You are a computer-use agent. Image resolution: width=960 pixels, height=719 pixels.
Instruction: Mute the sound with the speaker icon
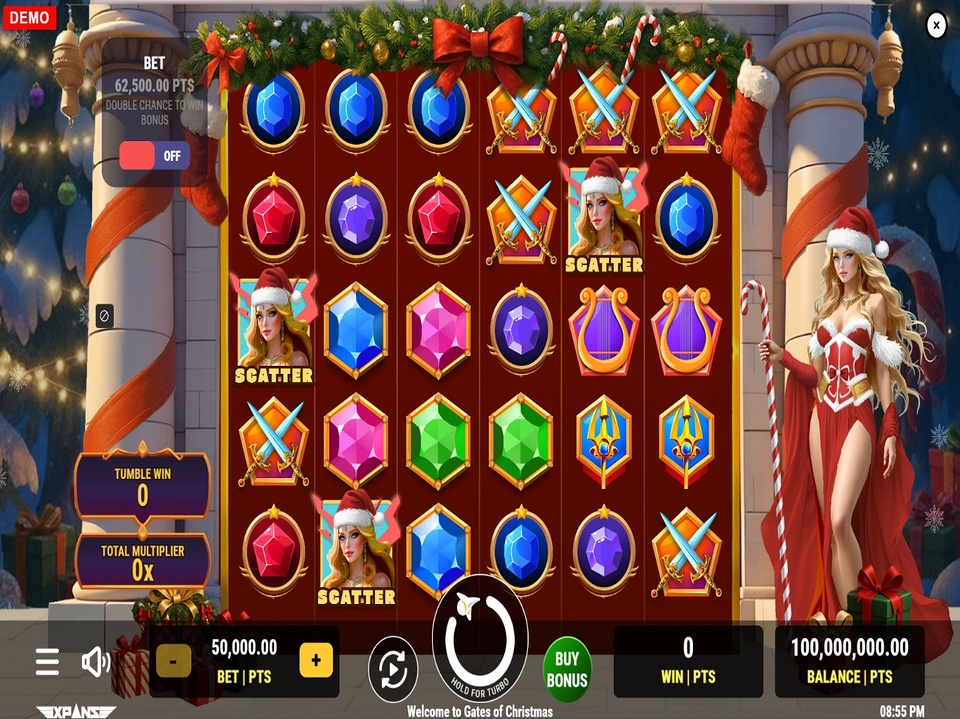click(x=96, y=661)
